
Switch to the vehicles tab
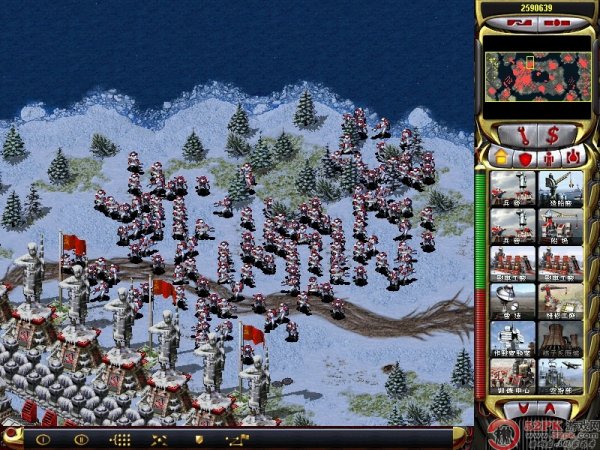[x=570, y=156]
